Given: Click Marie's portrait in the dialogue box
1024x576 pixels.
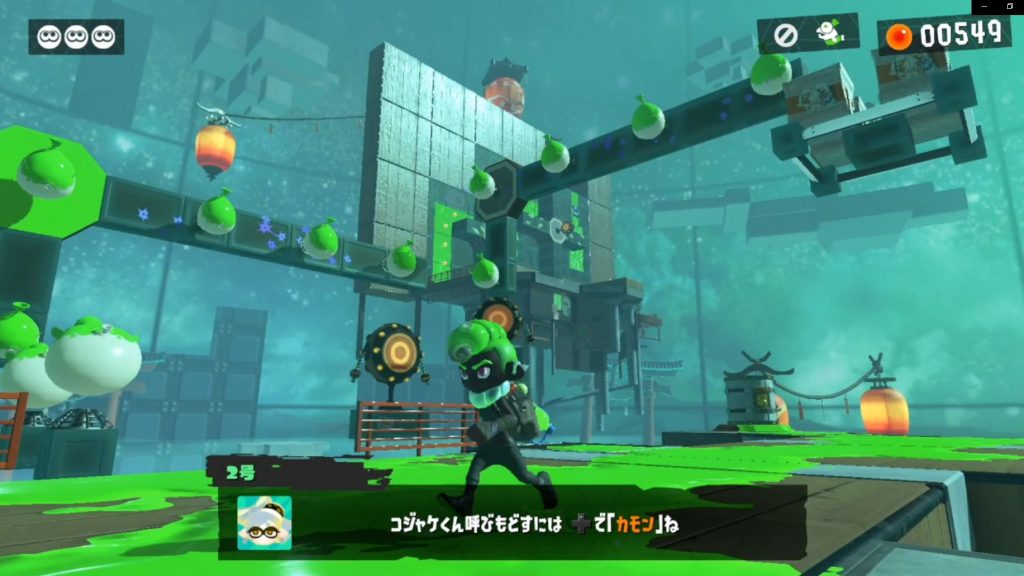Looking at the screenshot, I should coord(265,522).
